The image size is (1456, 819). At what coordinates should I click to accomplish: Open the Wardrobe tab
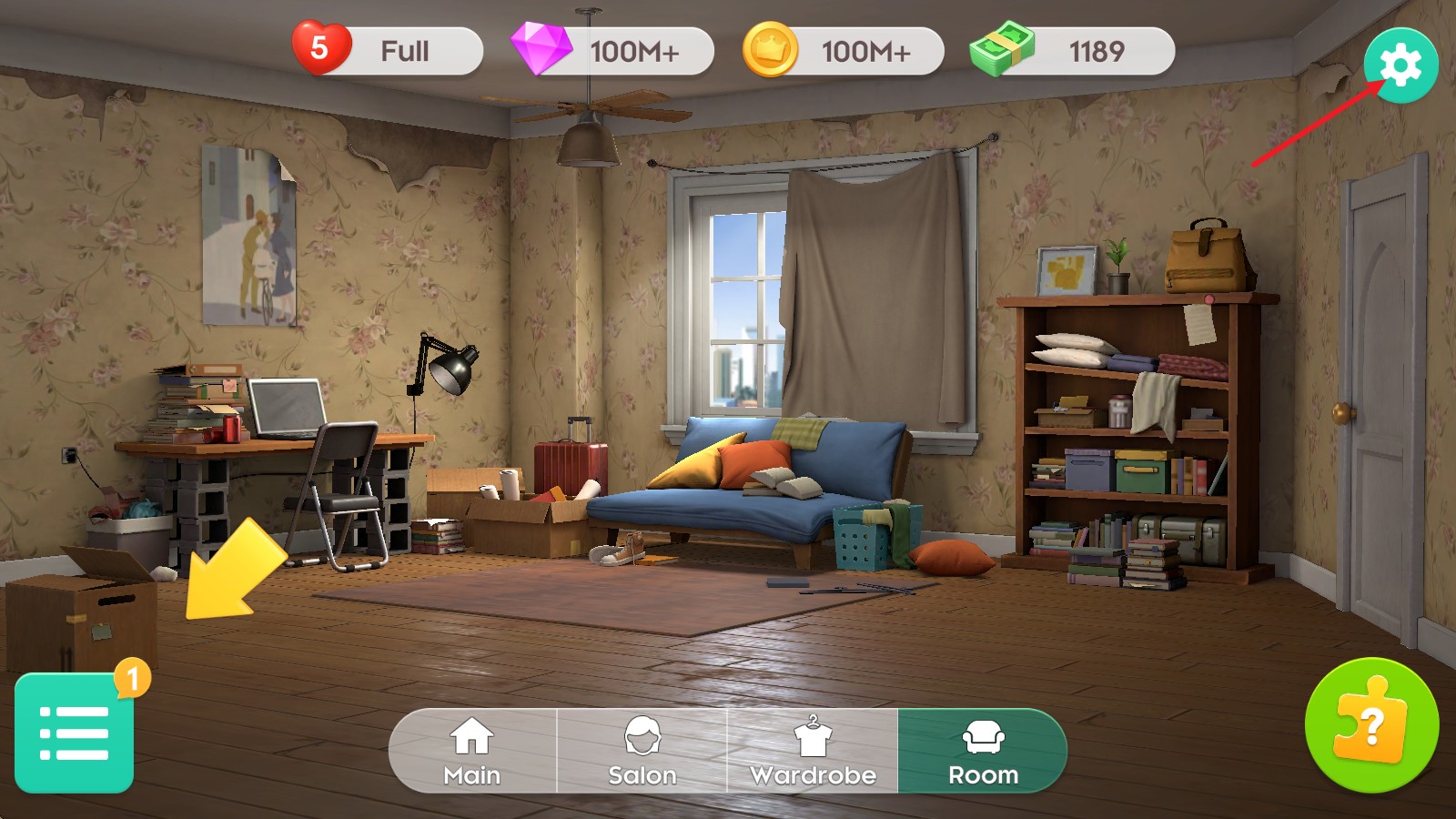(x=813, y=752)
